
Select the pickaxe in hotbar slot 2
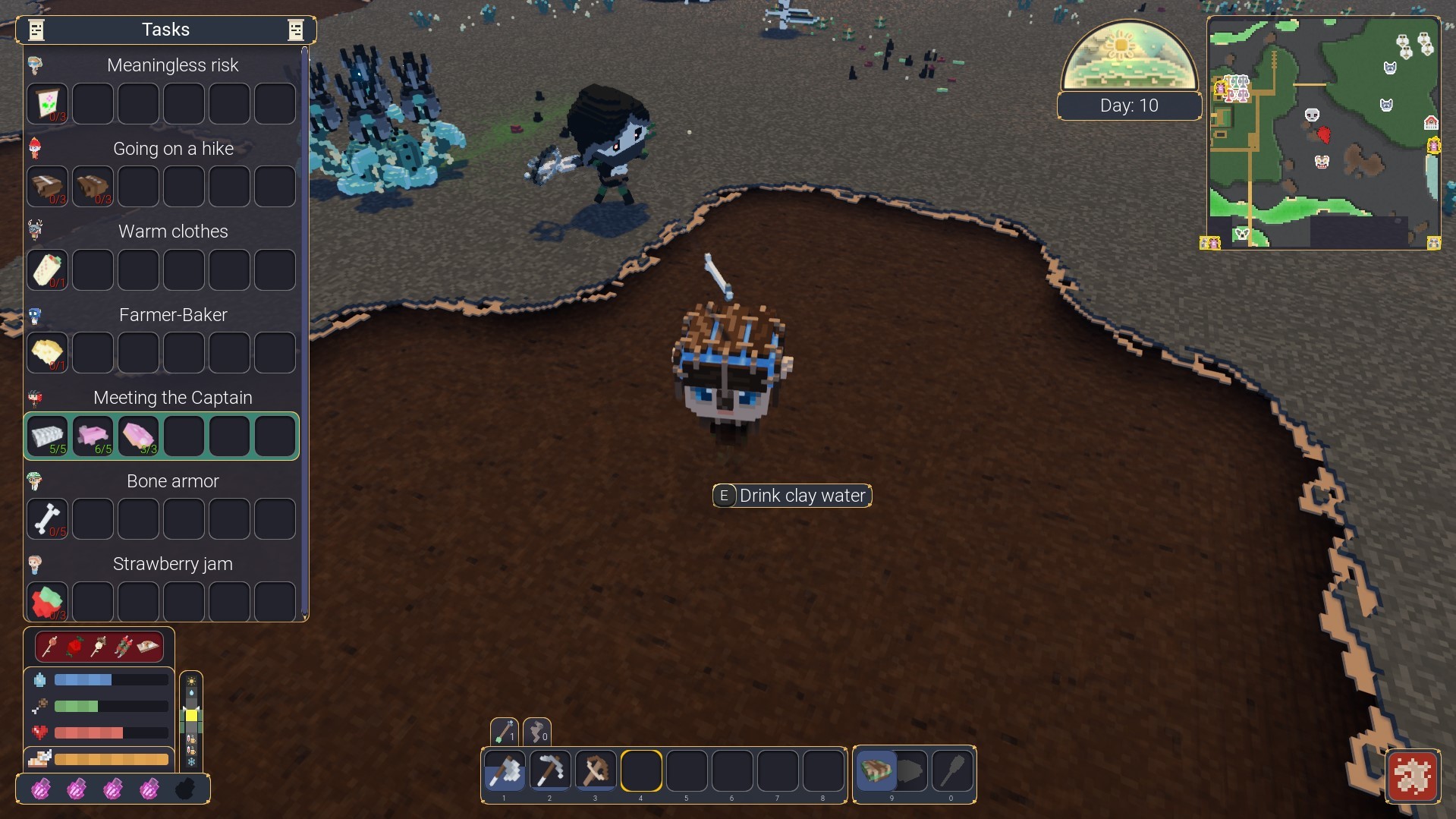click(550, 771)
